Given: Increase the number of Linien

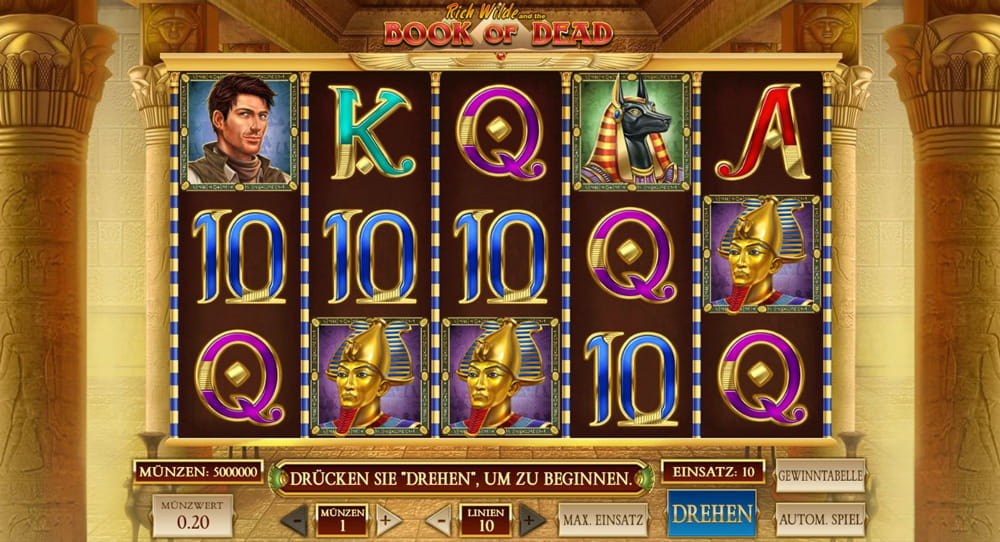Looking at the screenshot, I should (532, 520).
